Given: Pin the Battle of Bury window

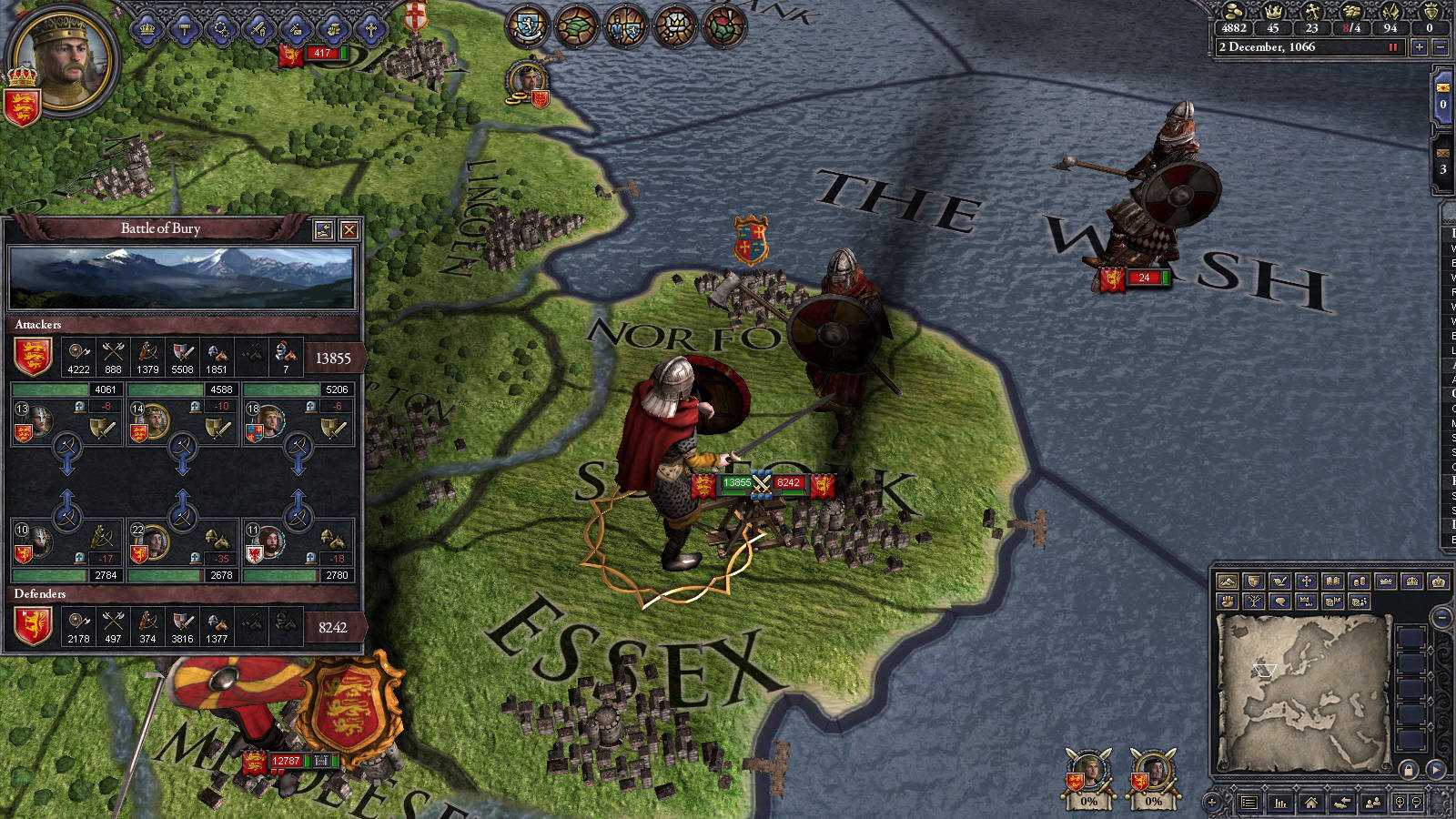Looking at the screenshot, I should point(323,229).
